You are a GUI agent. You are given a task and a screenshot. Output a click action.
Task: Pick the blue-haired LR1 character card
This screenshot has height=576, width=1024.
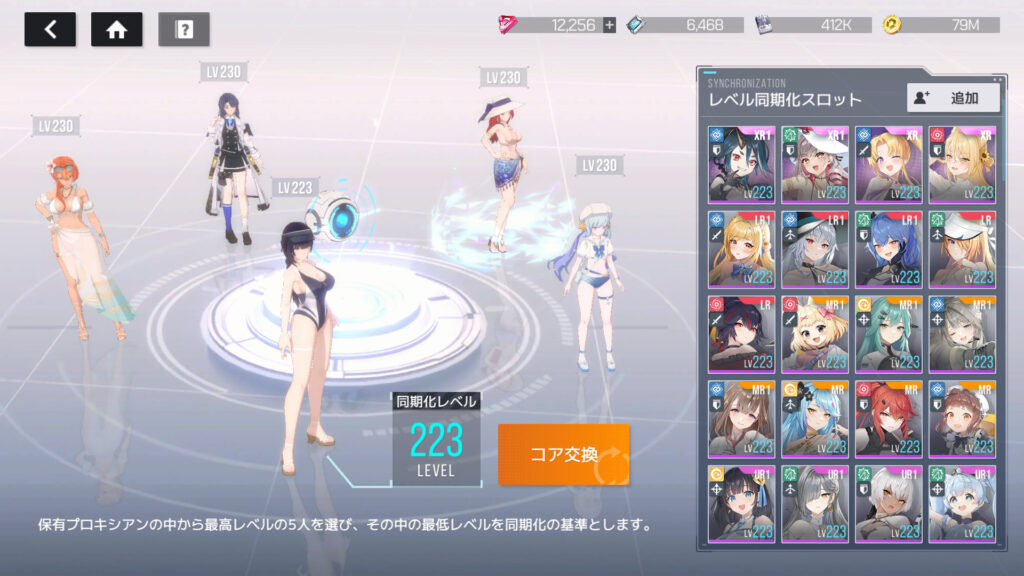pos(888,248)
